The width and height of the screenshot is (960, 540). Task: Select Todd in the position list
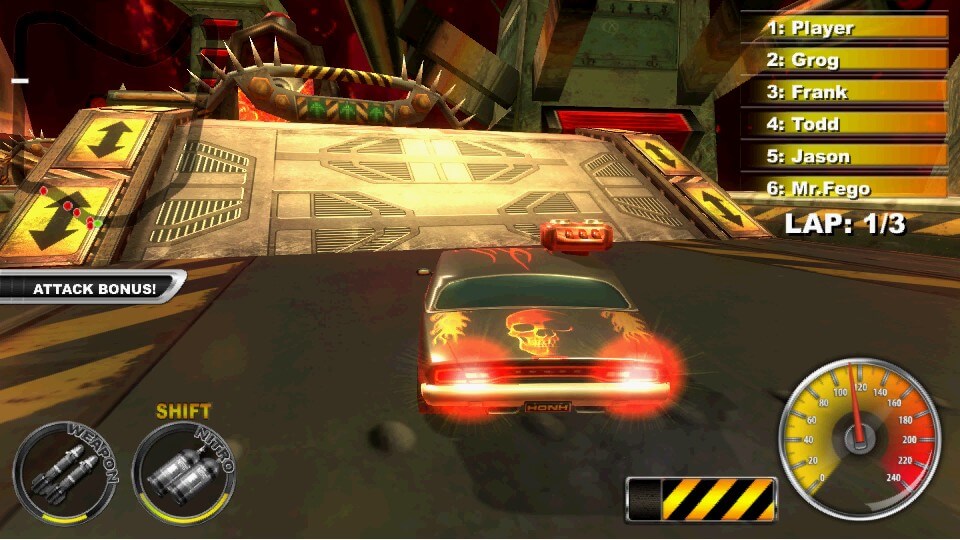click(x=842, y=124)
